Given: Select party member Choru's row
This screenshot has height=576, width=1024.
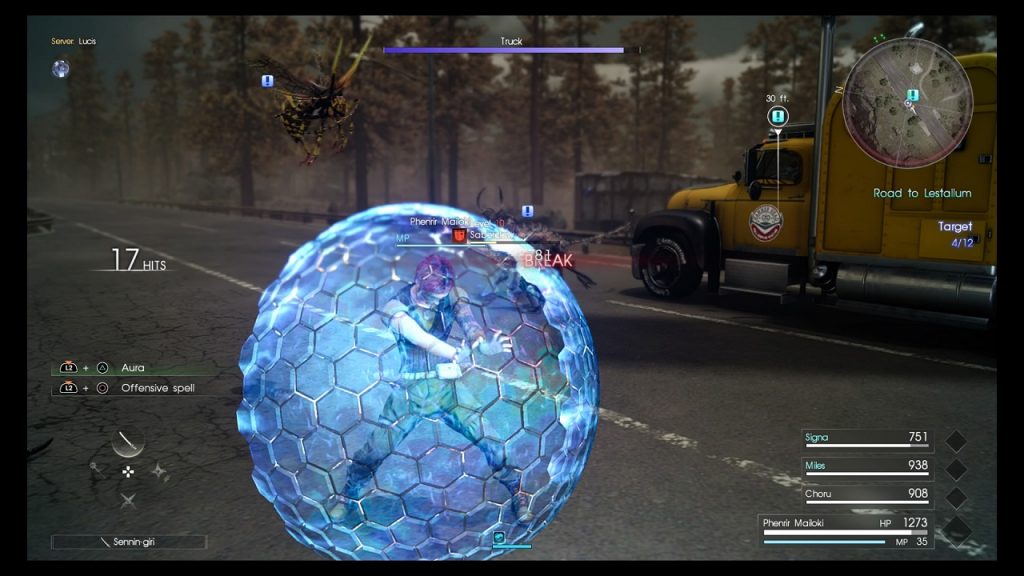Looking at the screenshot, I should 868,494.
